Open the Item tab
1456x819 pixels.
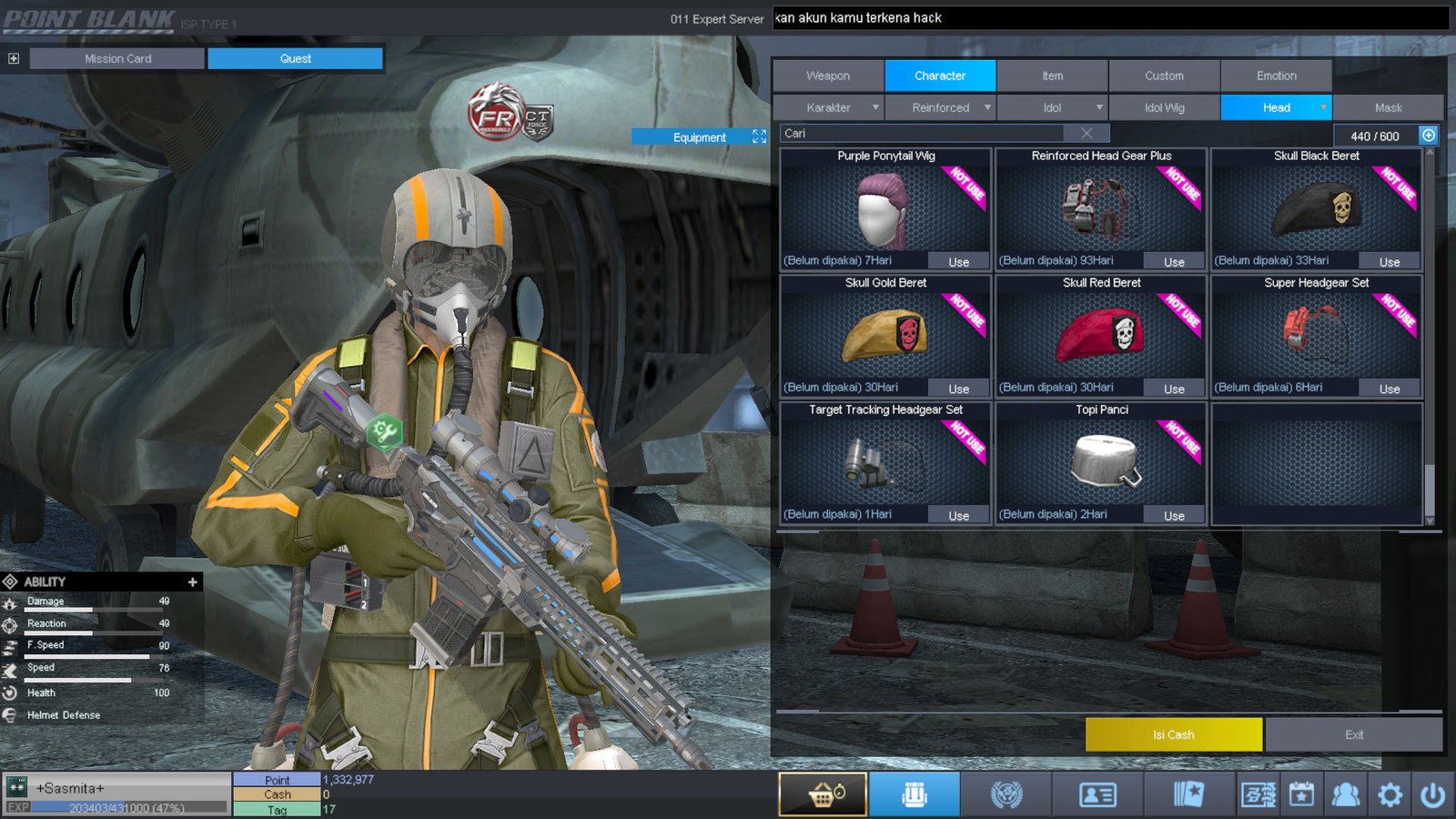point(1052,76)
